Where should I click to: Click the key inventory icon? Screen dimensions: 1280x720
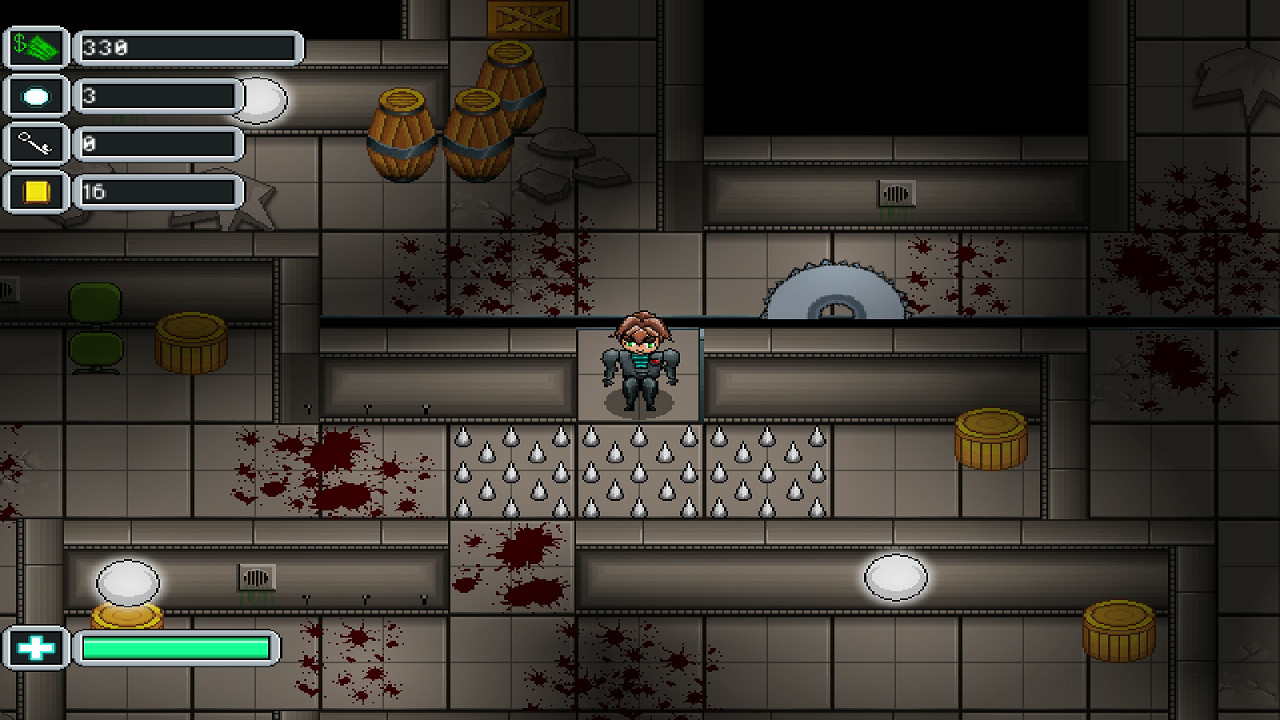[37, 143]
